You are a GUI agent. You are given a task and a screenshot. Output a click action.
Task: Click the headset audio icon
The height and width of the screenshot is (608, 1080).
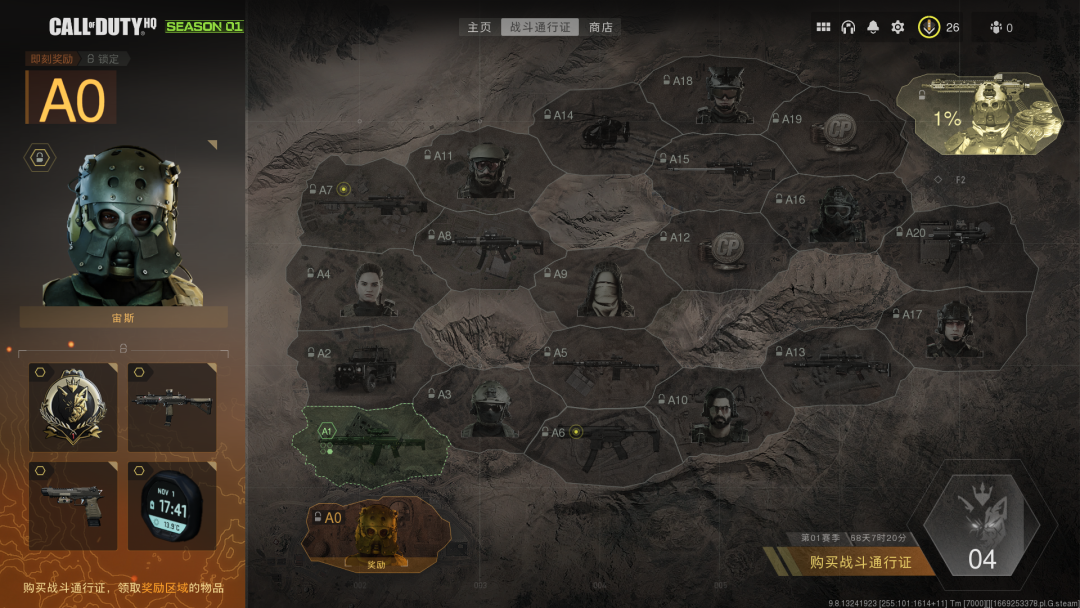[x=848, y=27]
